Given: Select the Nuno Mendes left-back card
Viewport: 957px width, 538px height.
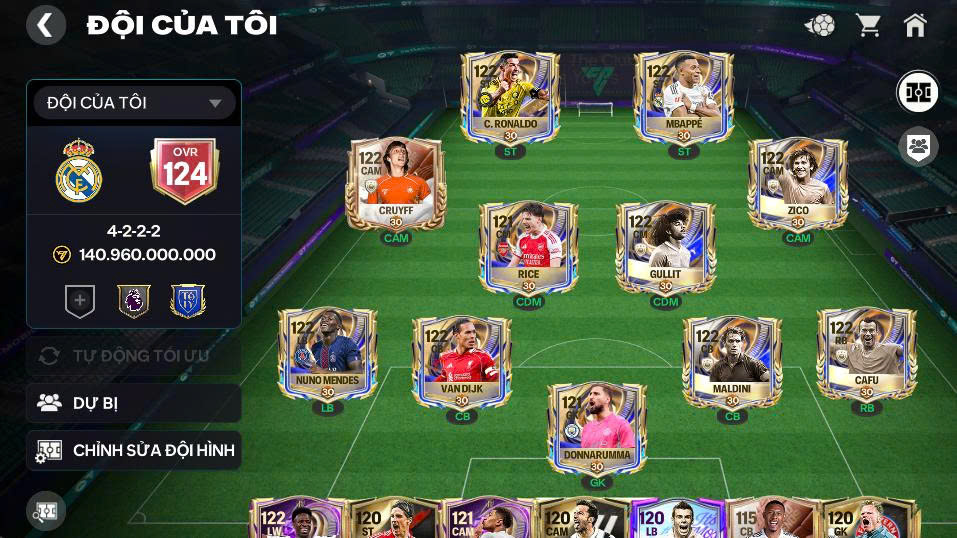Looking at the screenshot, I should pos(328,354).
